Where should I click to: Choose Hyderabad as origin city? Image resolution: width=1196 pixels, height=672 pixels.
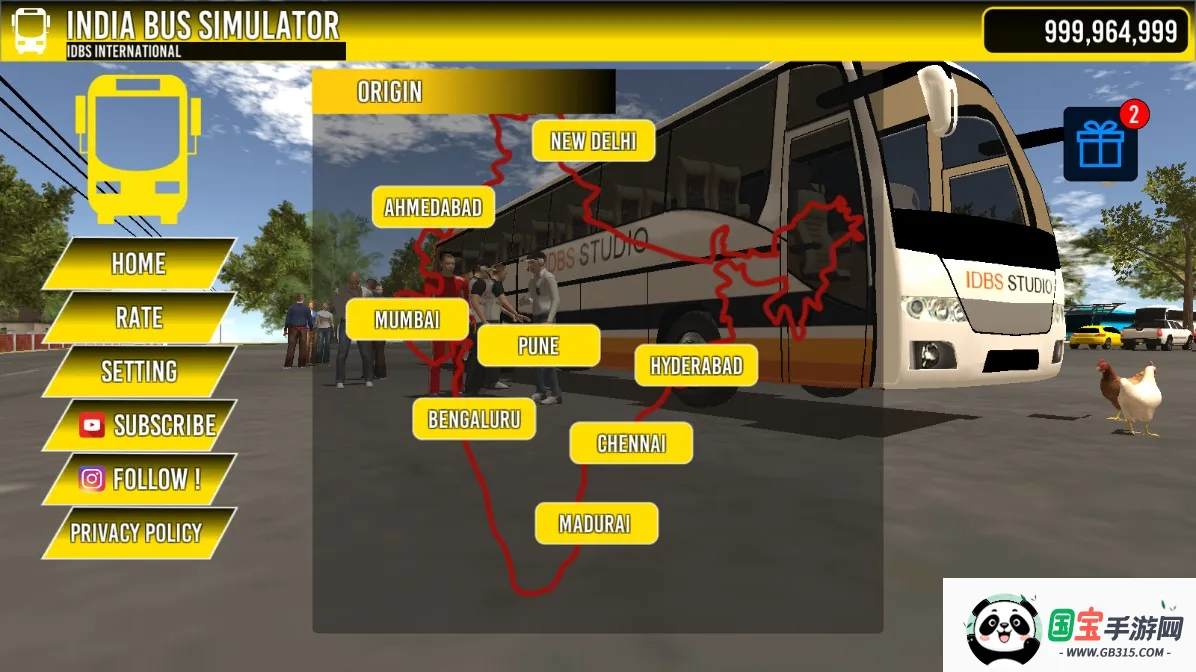[696, 366]
